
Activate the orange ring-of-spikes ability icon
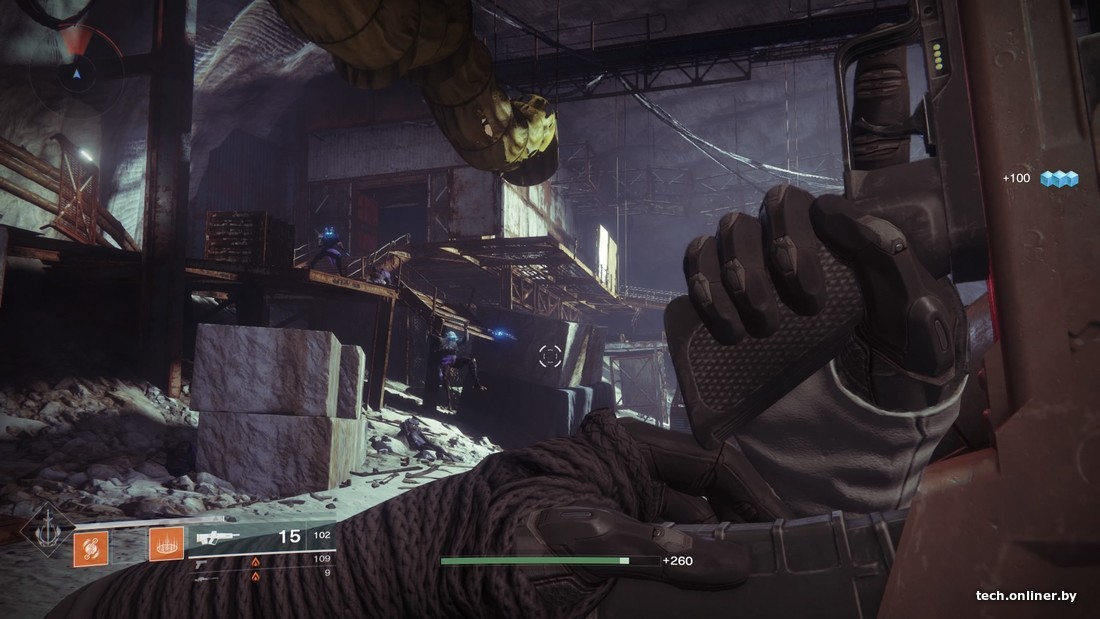tap(166, 545)
